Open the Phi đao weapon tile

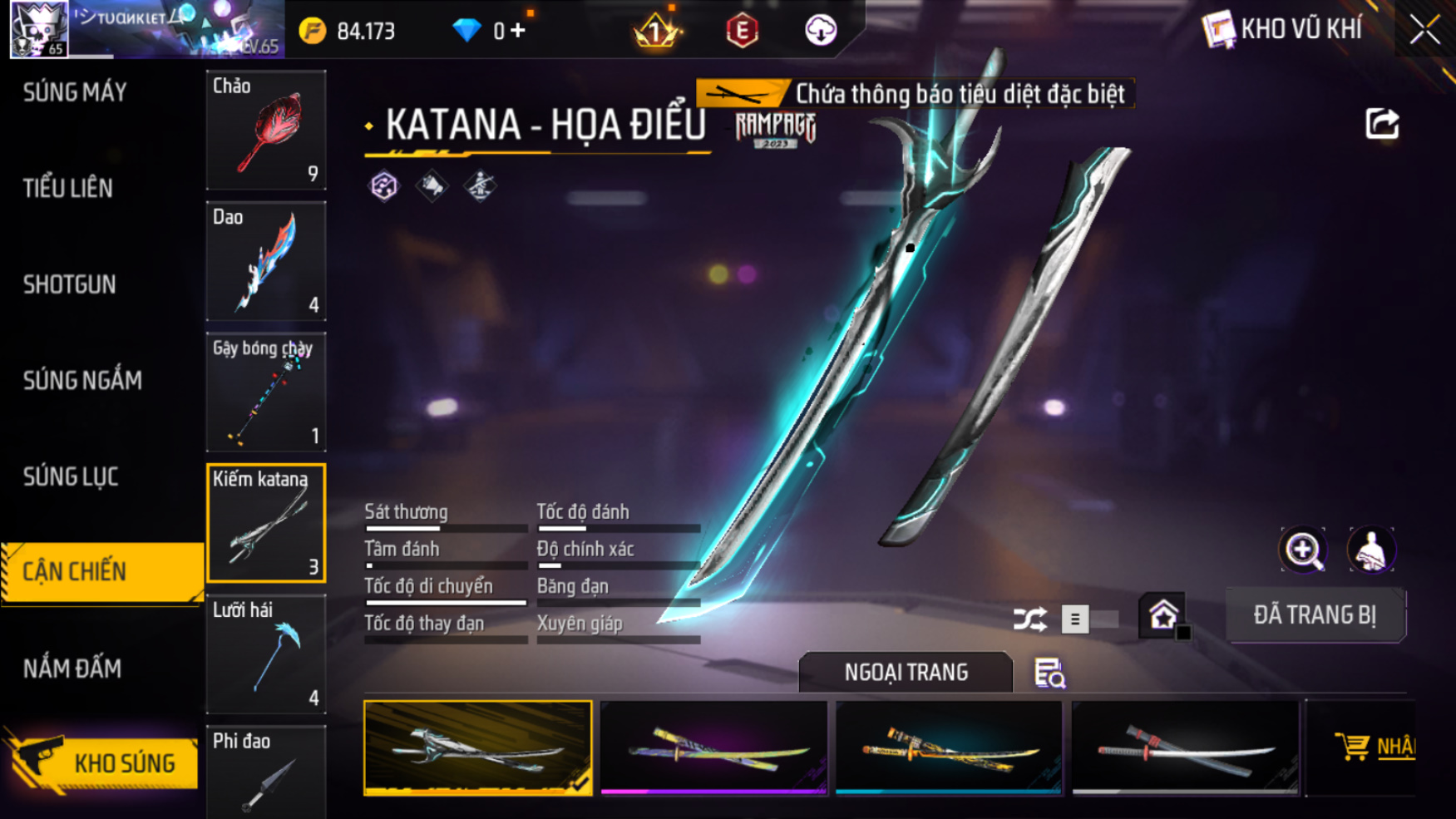pyautogui.click(x=266, y=772)
